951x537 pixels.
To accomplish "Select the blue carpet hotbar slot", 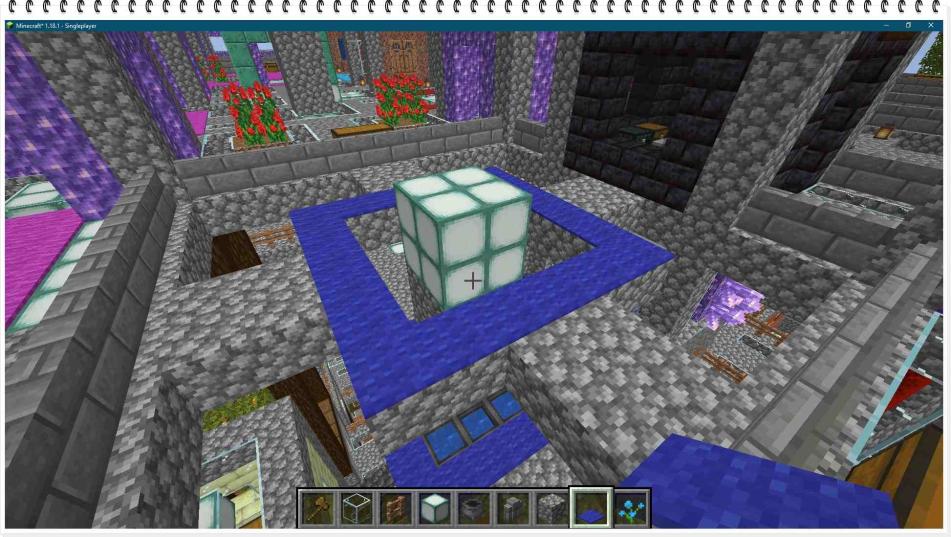I will point(590,509).
